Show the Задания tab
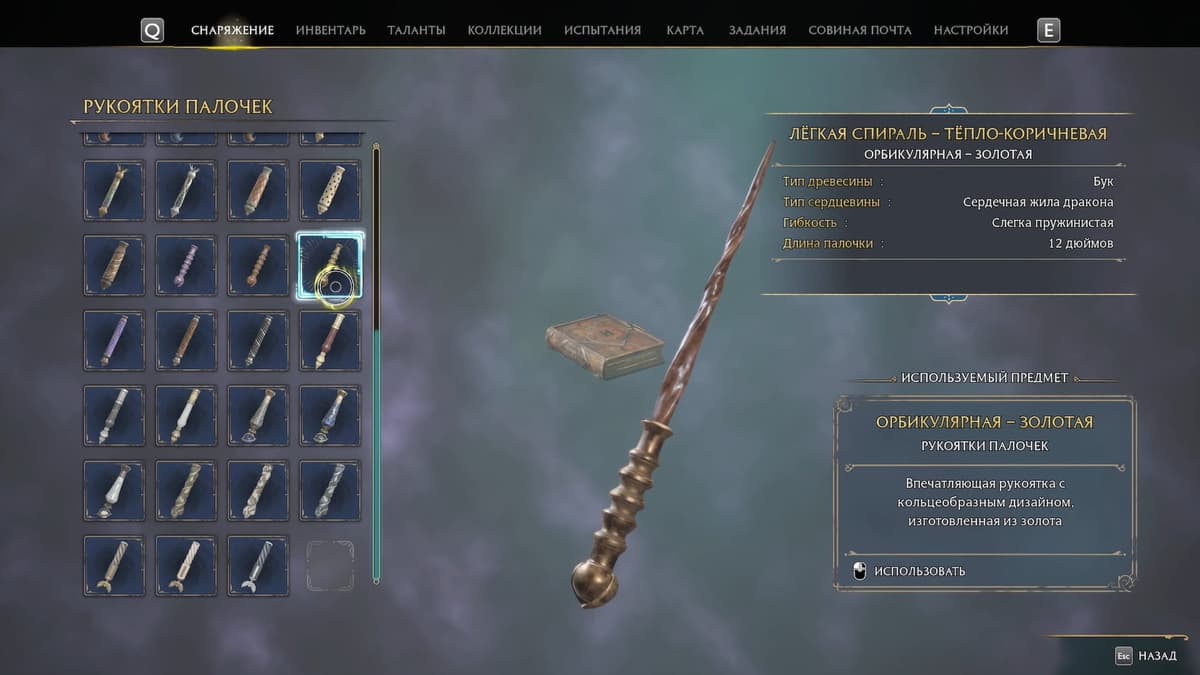The width and height of the screenshot is (1200, 675). click(x=755, y=30)
